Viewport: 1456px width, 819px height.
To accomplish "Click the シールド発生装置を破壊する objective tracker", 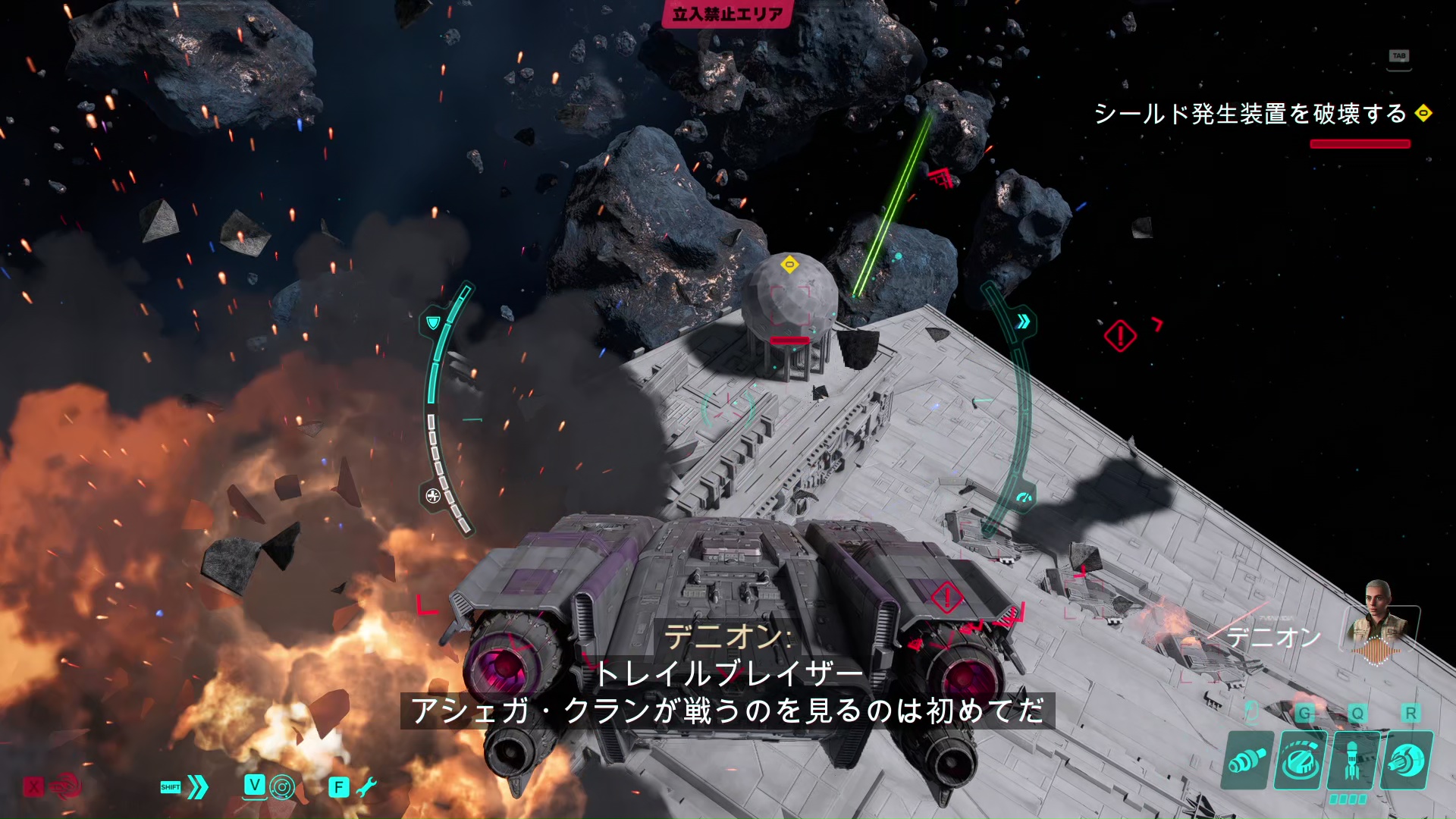I will pos(1250,115).
